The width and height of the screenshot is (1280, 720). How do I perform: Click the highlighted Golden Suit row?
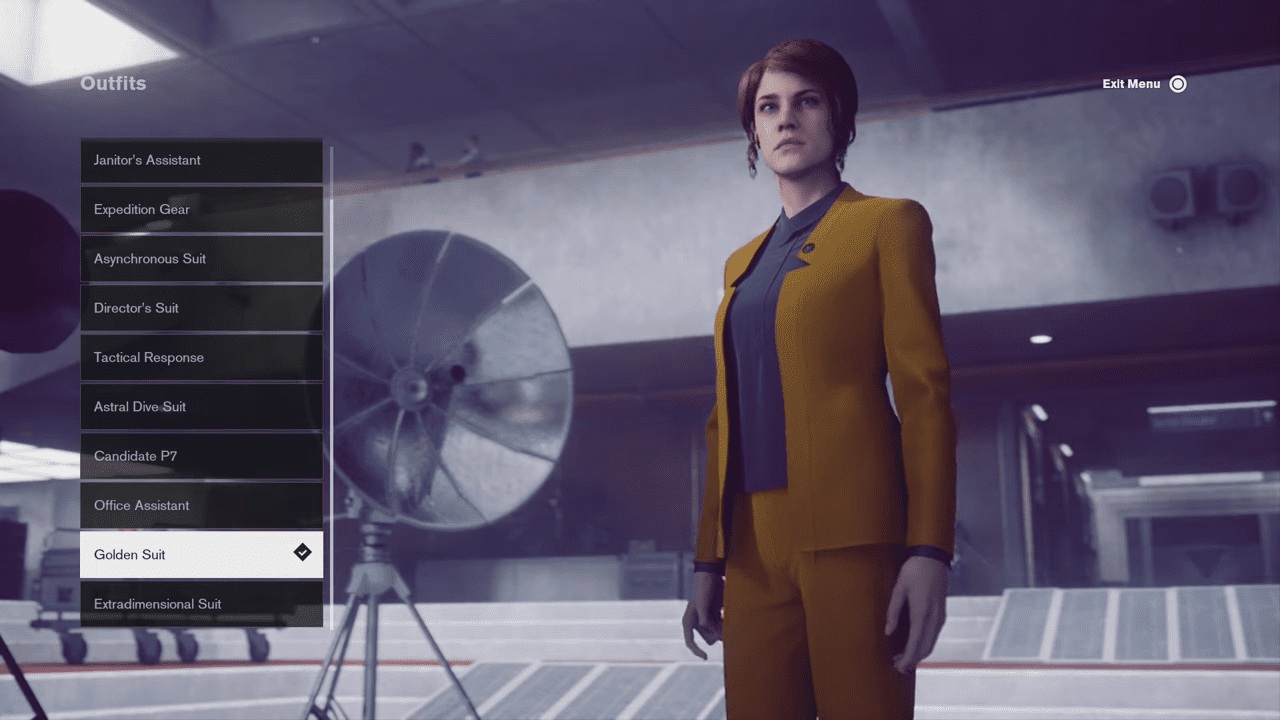(x=201, y=554)
